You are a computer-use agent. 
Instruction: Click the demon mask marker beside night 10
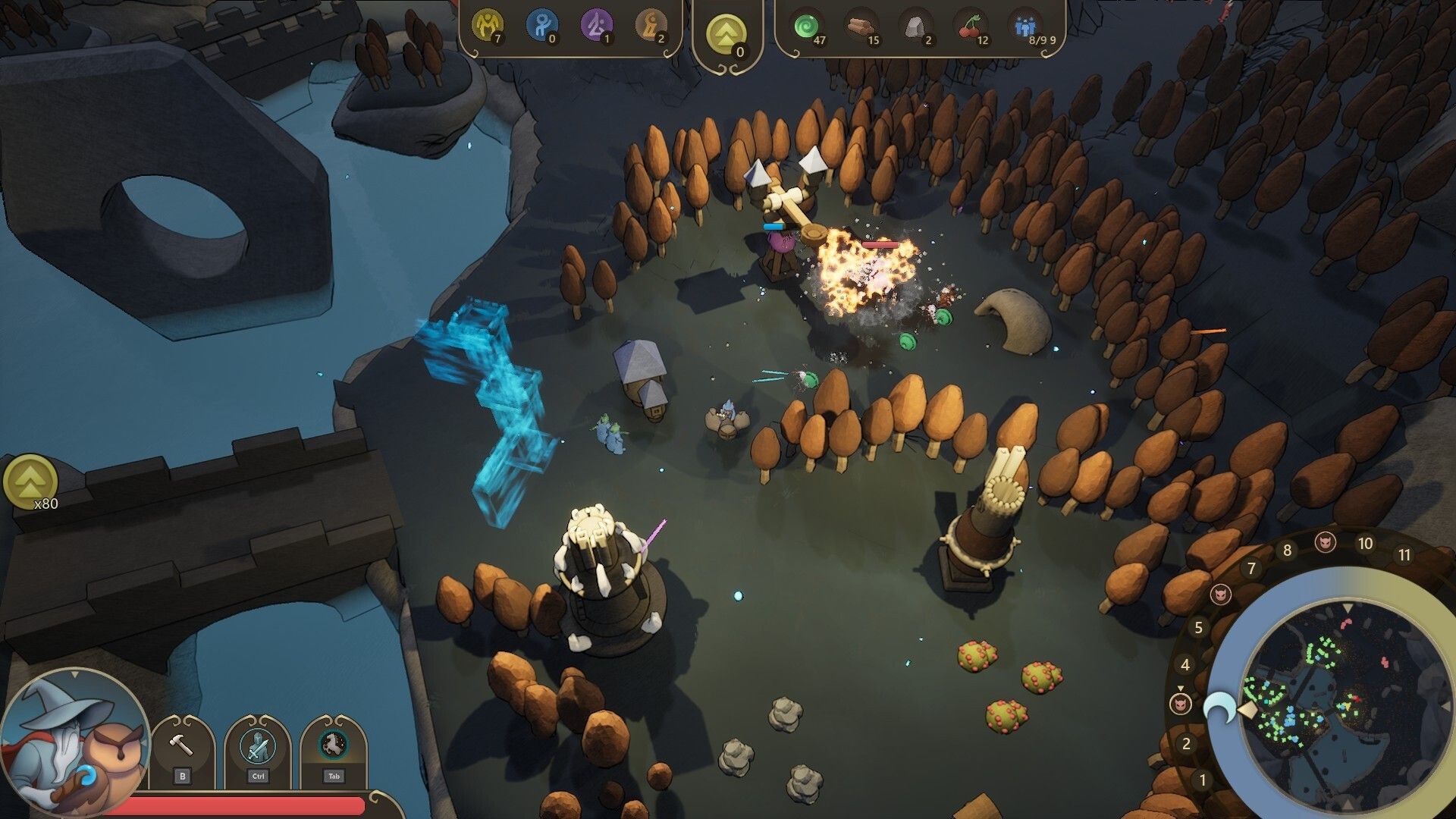click(1325, 541)
